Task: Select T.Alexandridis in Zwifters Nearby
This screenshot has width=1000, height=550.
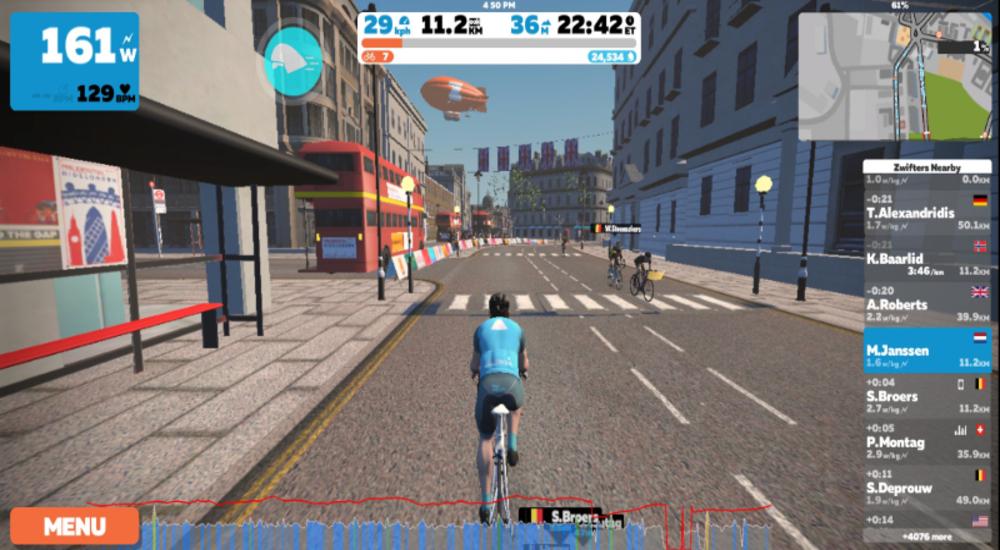Action: pos(928,212)
